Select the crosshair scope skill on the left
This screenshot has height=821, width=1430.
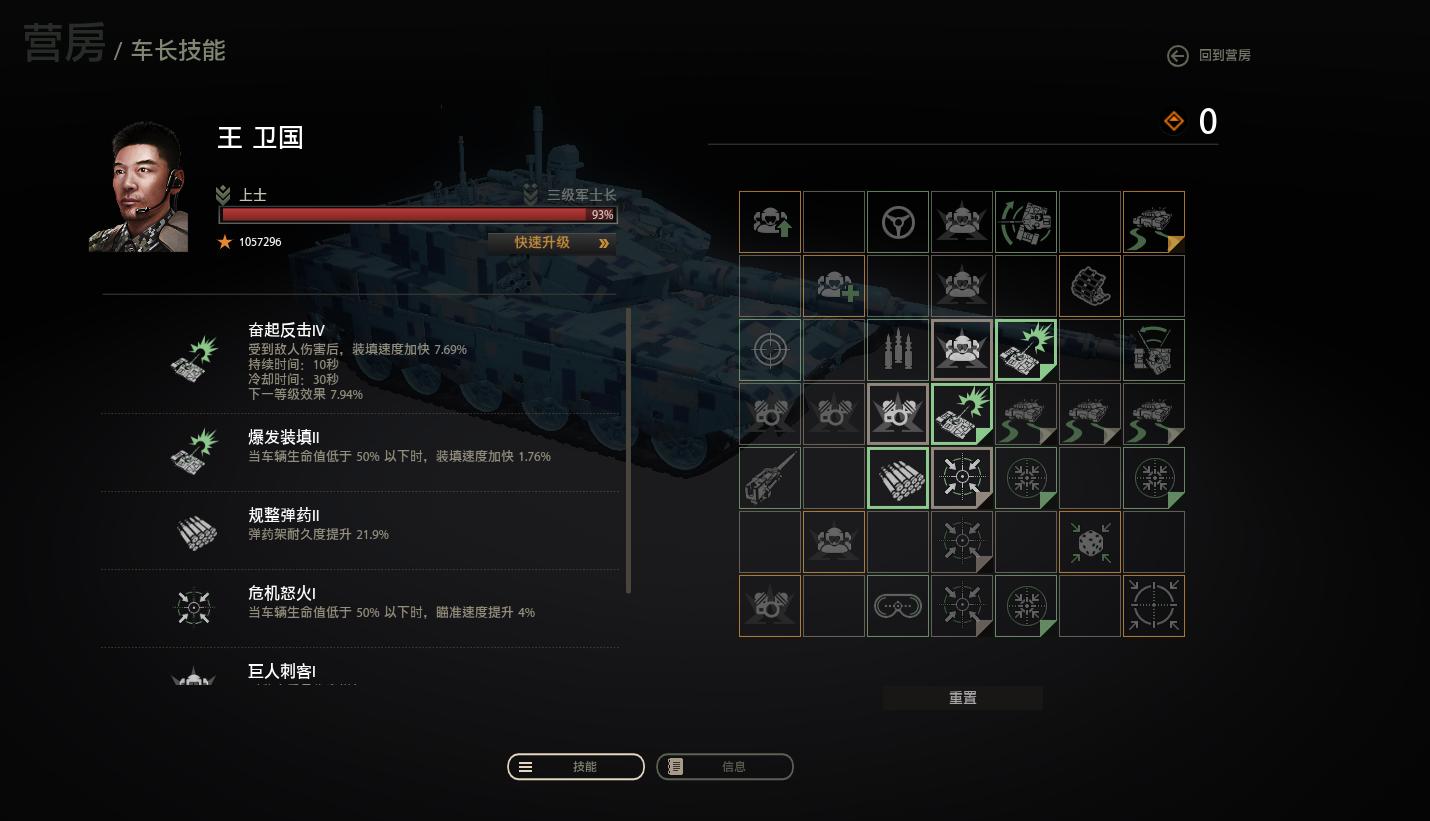(769, 349)
